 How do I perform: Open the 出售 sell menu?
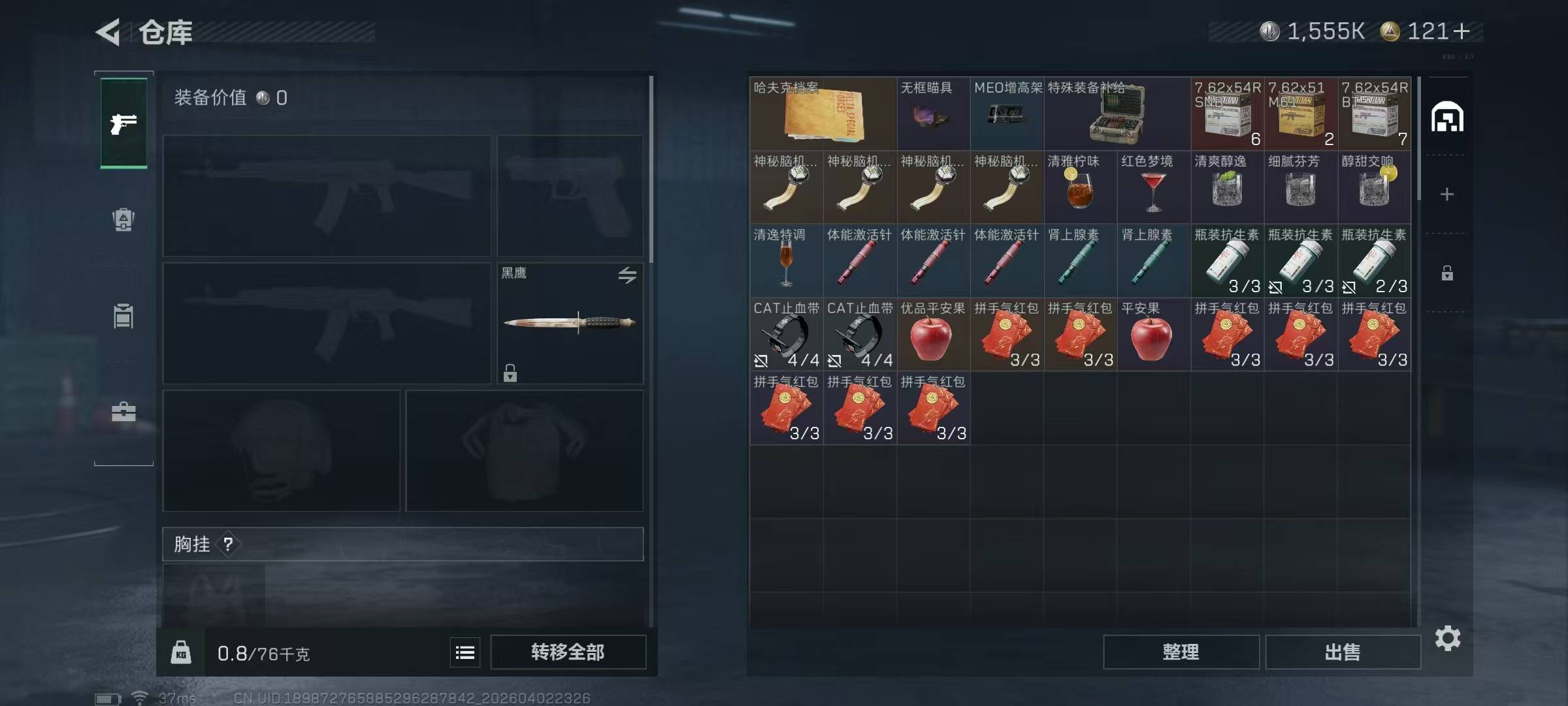click(1343, 652)
